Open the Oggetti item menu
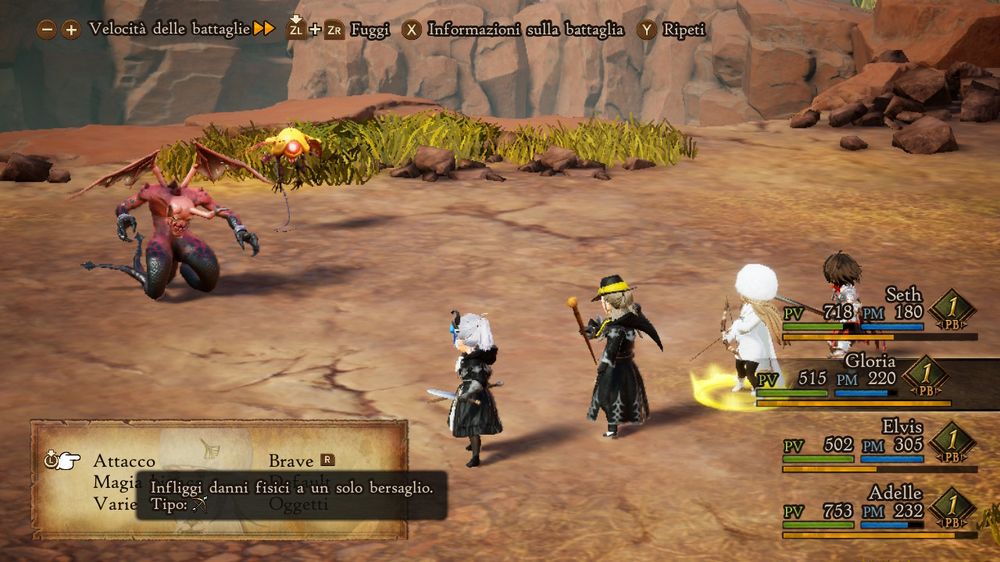The image size is (1000, 562). point(300,505)
